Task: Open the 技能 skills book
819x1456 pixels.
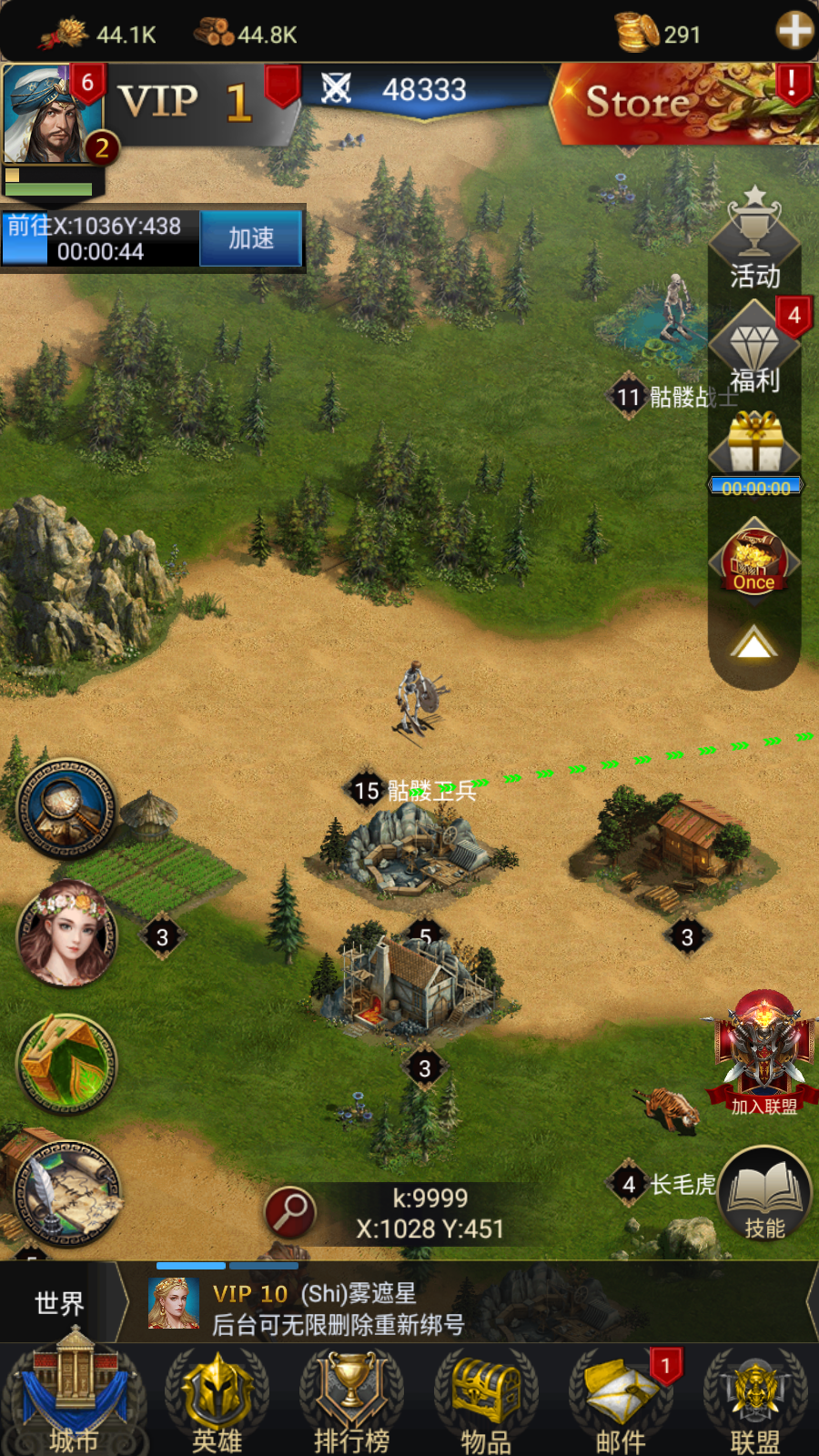Action: pyautogui.click(x=764, y=1196)
